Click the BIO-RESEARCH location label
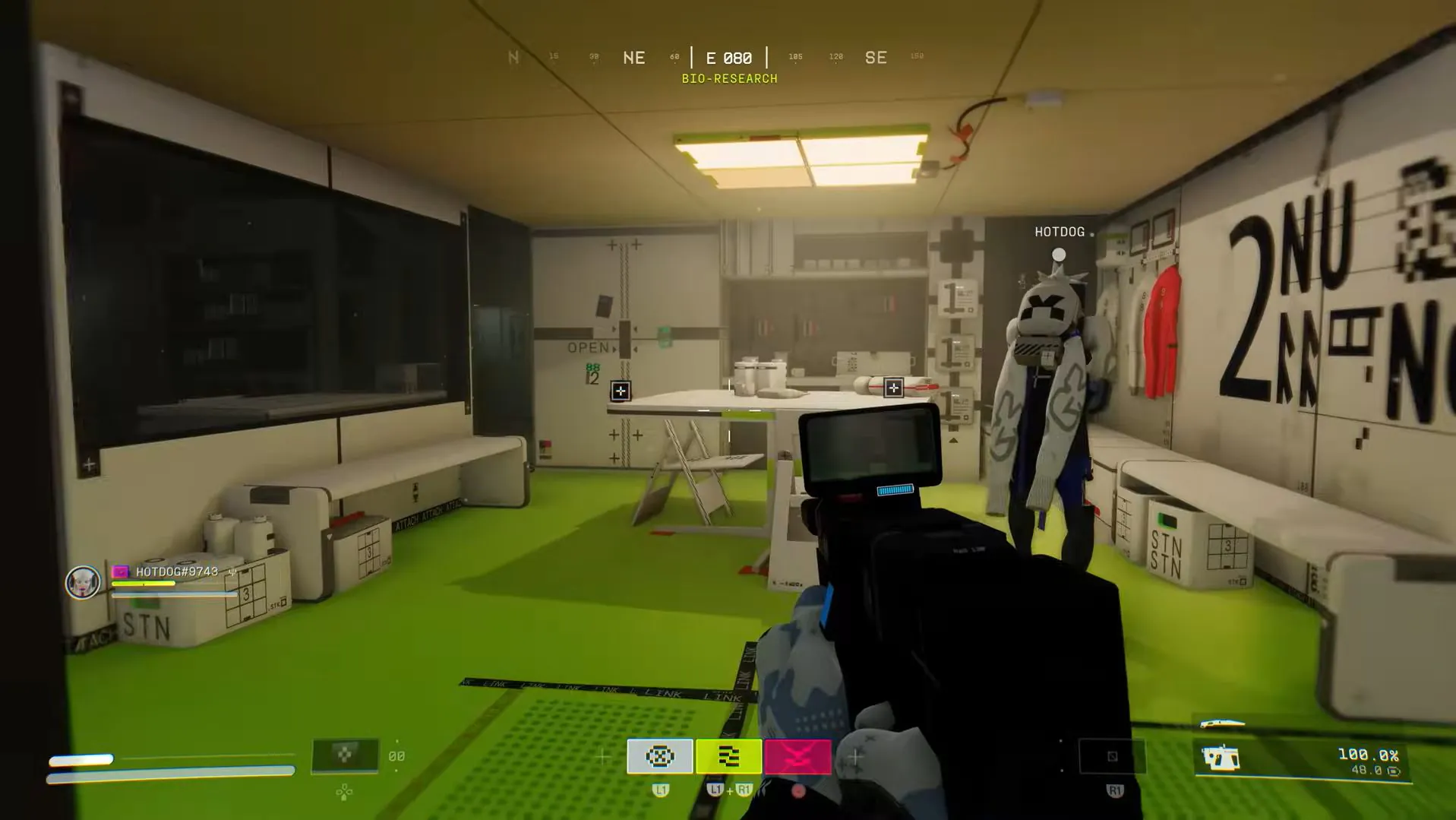The height and width of the screenshot is (820, 1456). (729, 78)
